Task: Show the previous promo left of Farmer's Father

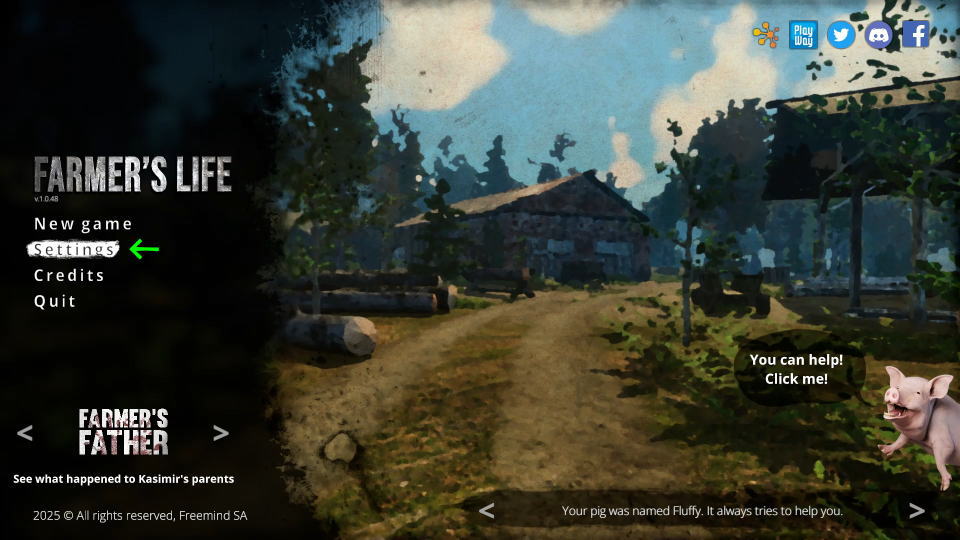Action: [x=25, y=433]
